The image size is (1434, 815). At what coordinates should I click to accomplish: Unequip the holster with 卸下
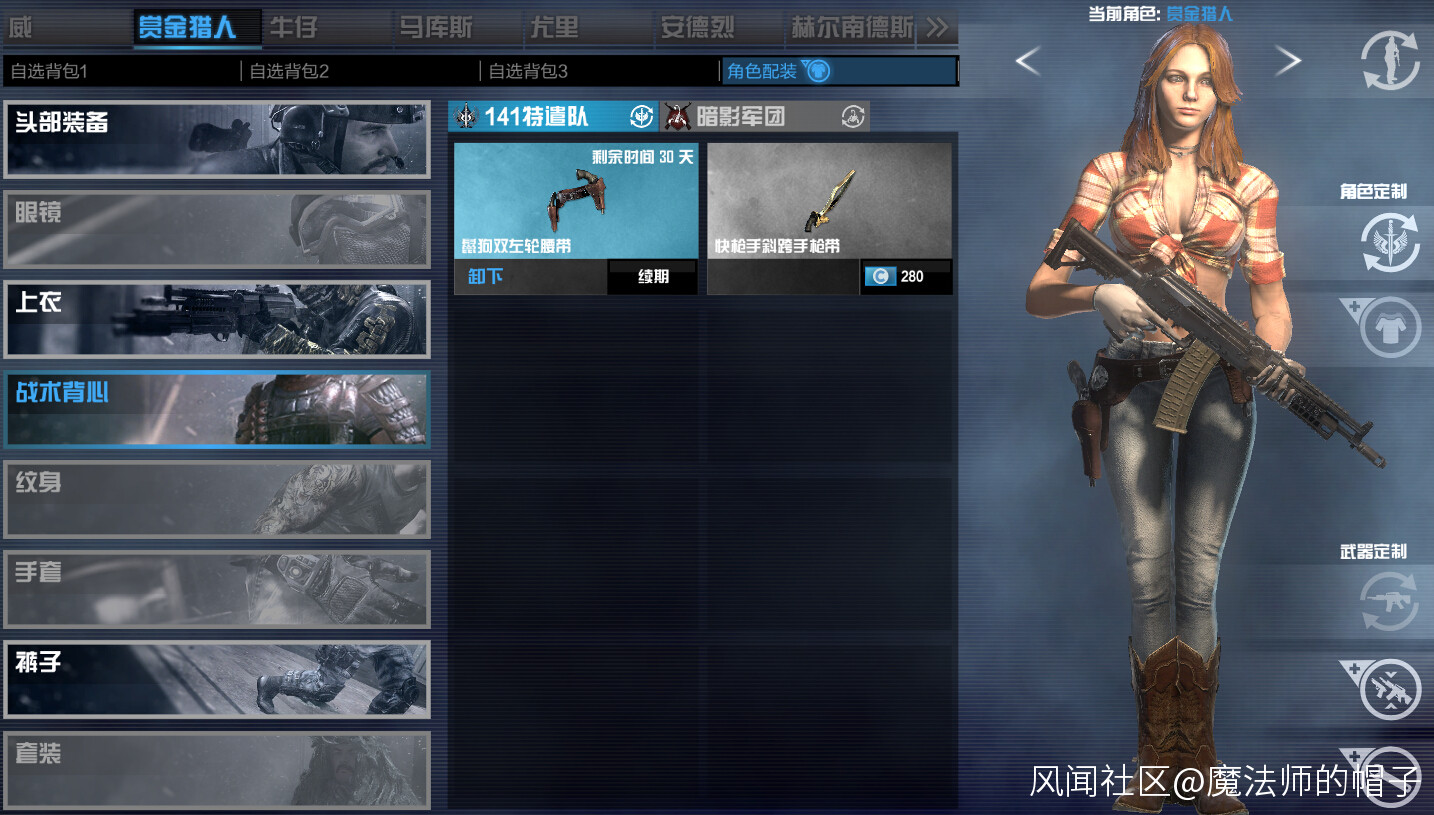pos(486,276)
